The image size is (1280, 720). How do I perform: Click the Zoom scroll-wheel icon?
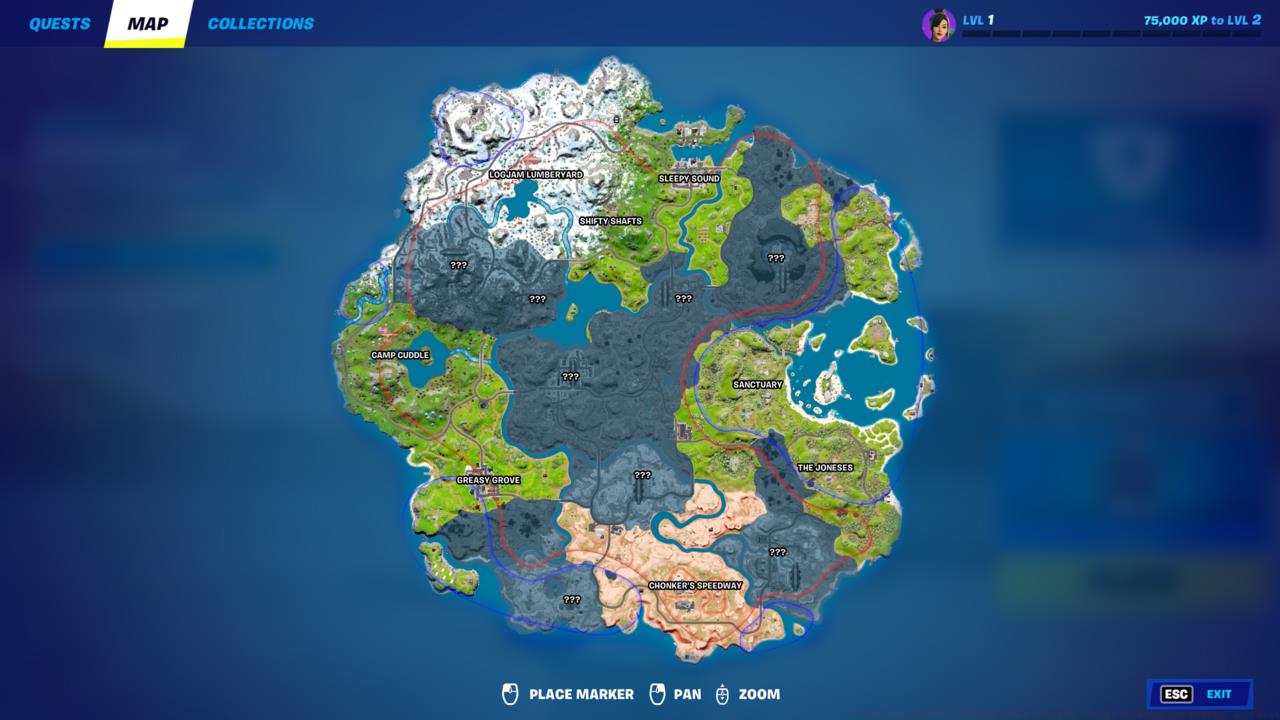[722, 693]
